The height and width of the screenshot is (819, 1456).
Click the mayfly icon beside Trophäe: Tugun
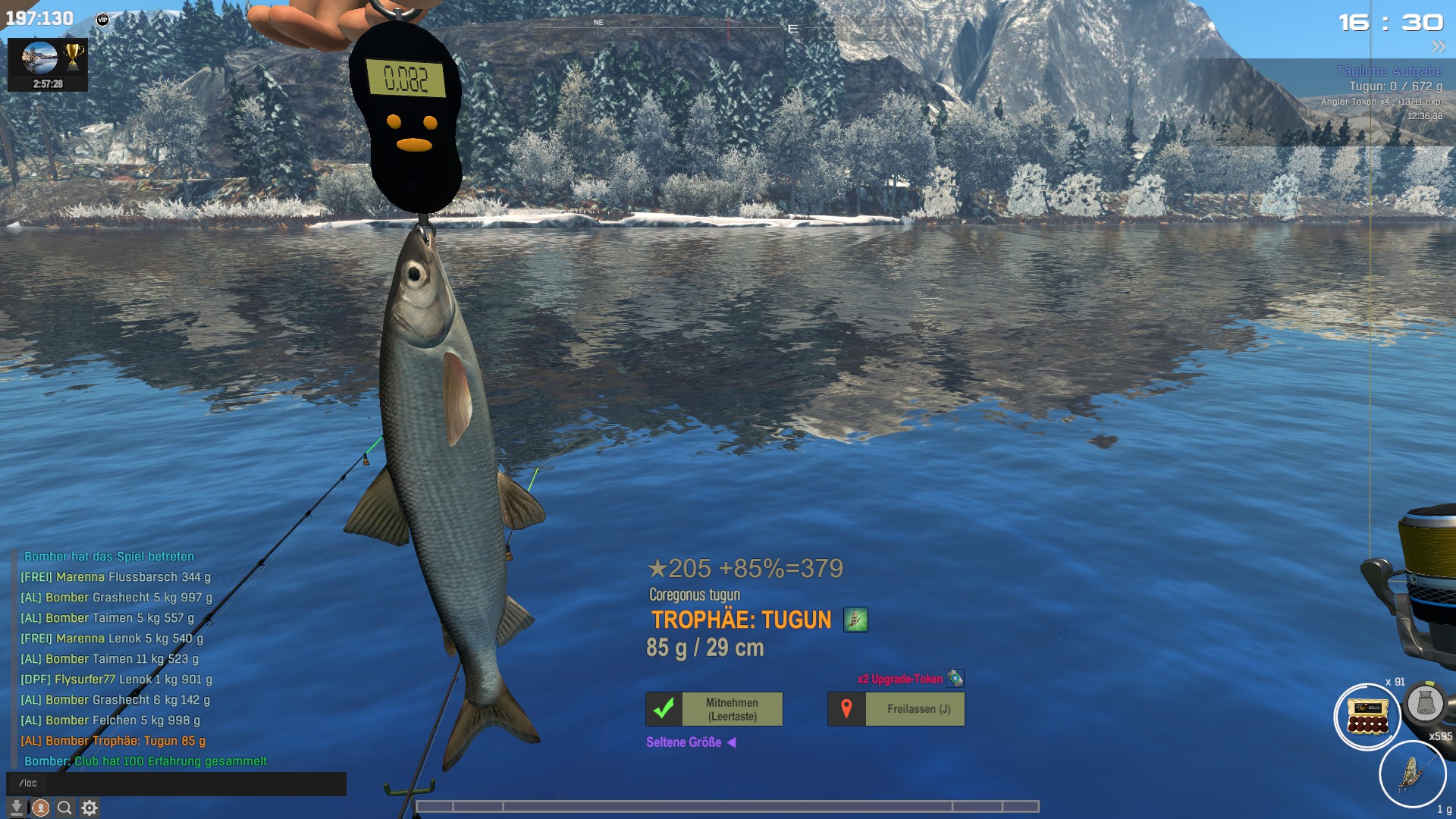point(855,620)
